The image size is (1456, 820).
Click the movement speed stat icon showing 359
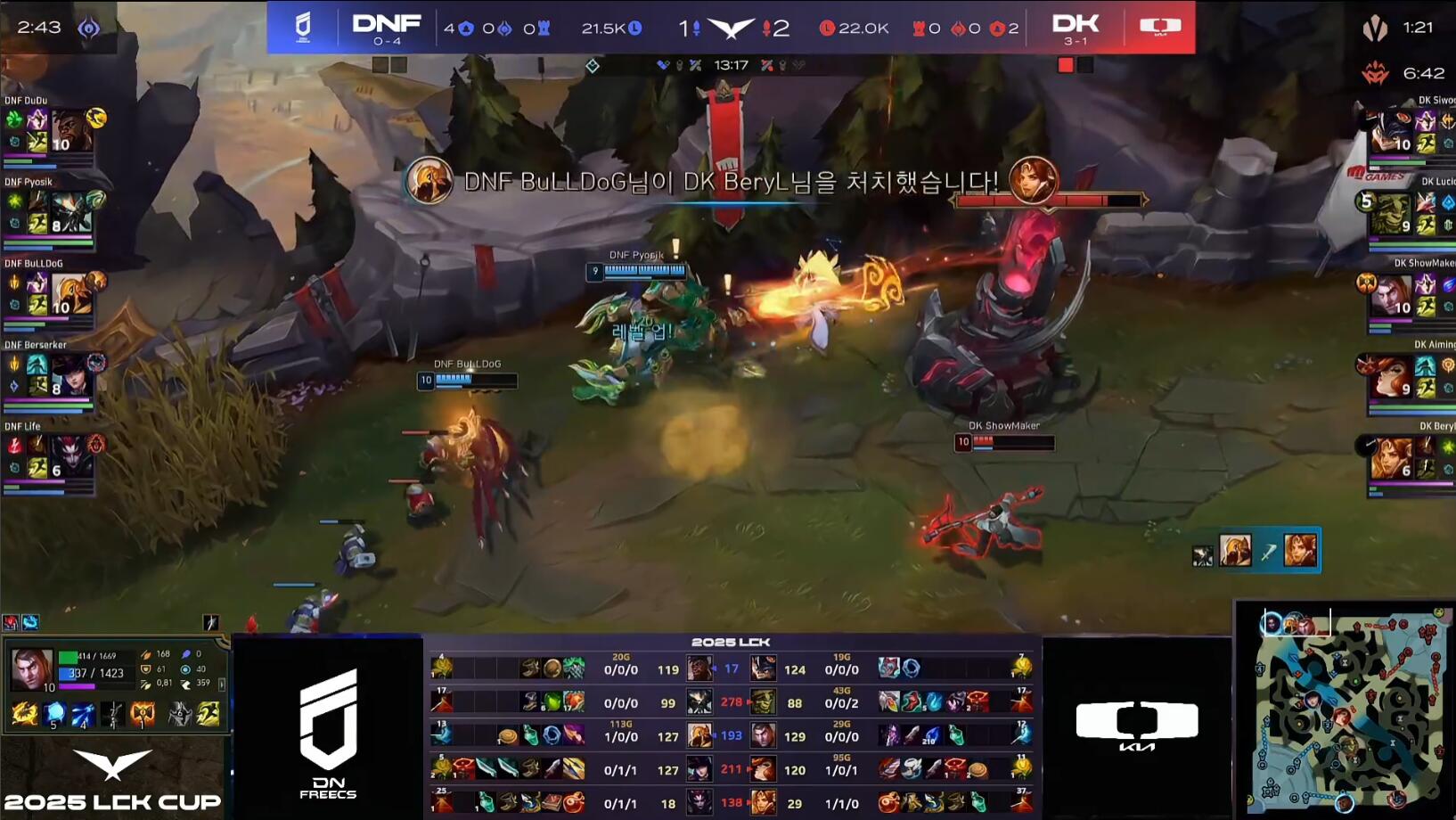[x=186, y=683]
